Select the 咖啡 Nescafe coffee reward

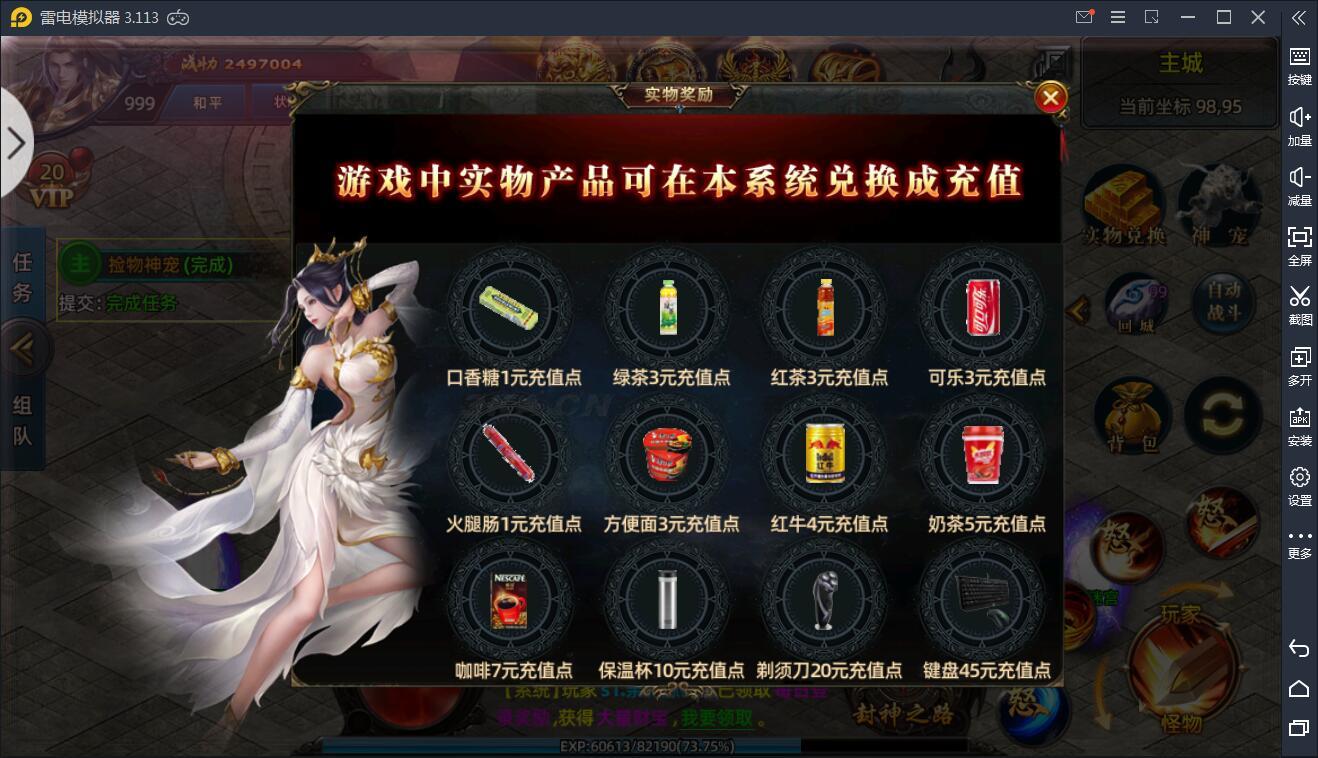(509, 600)
